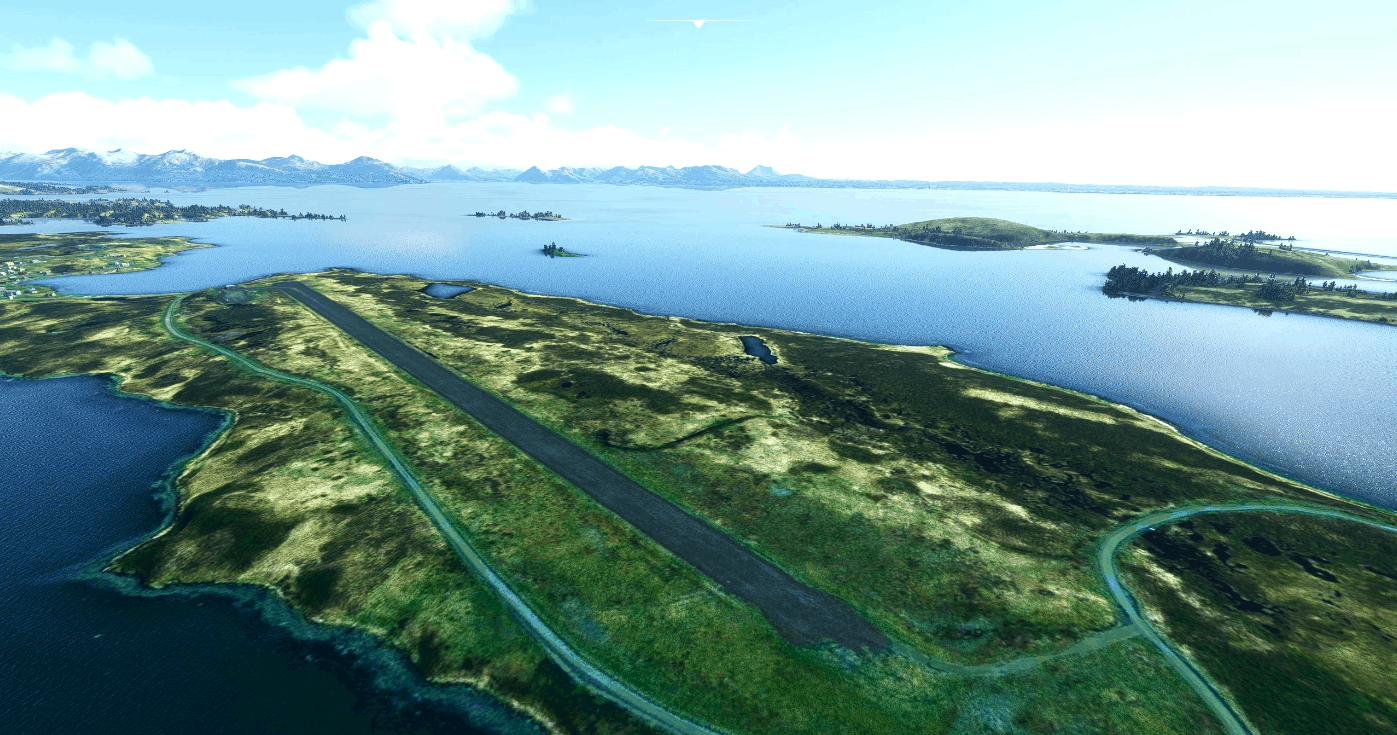The width and height of the screenshot is (1397, 735).
Task: Expand the toolbar pull-down arrow handle
Action: coord(698,23)
